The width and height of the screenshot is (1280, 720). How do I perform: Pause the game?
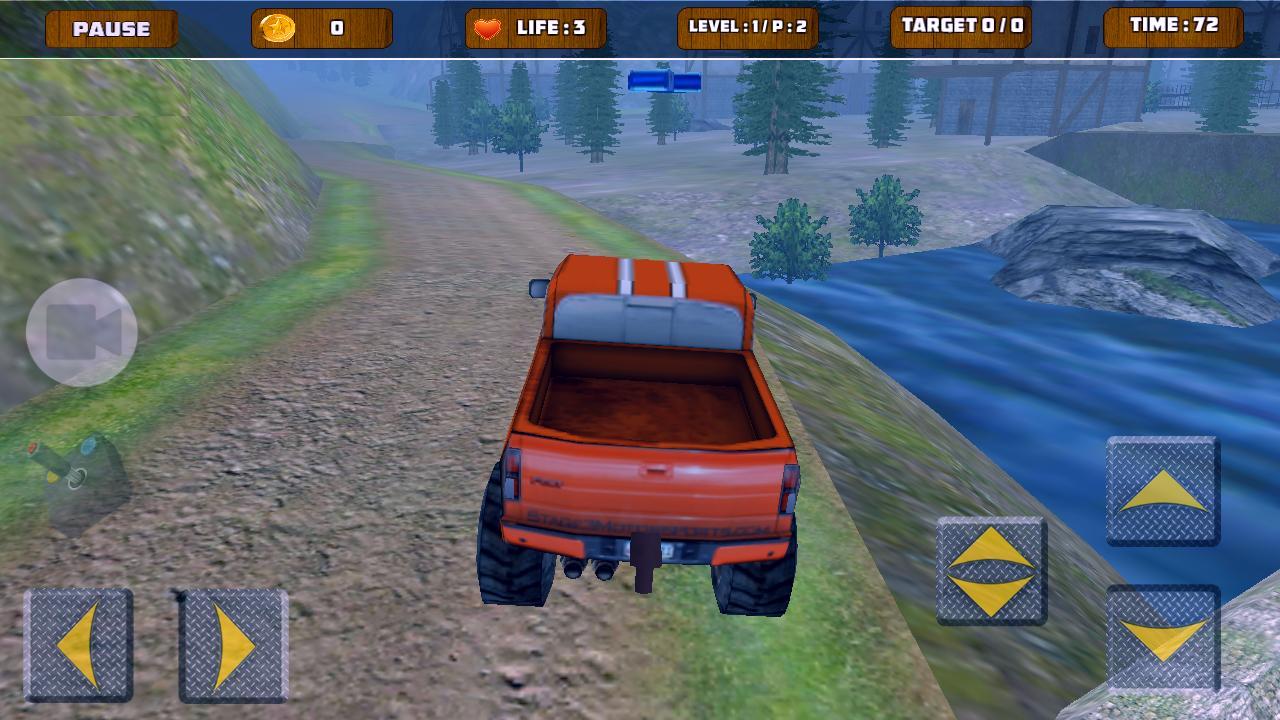110,28
